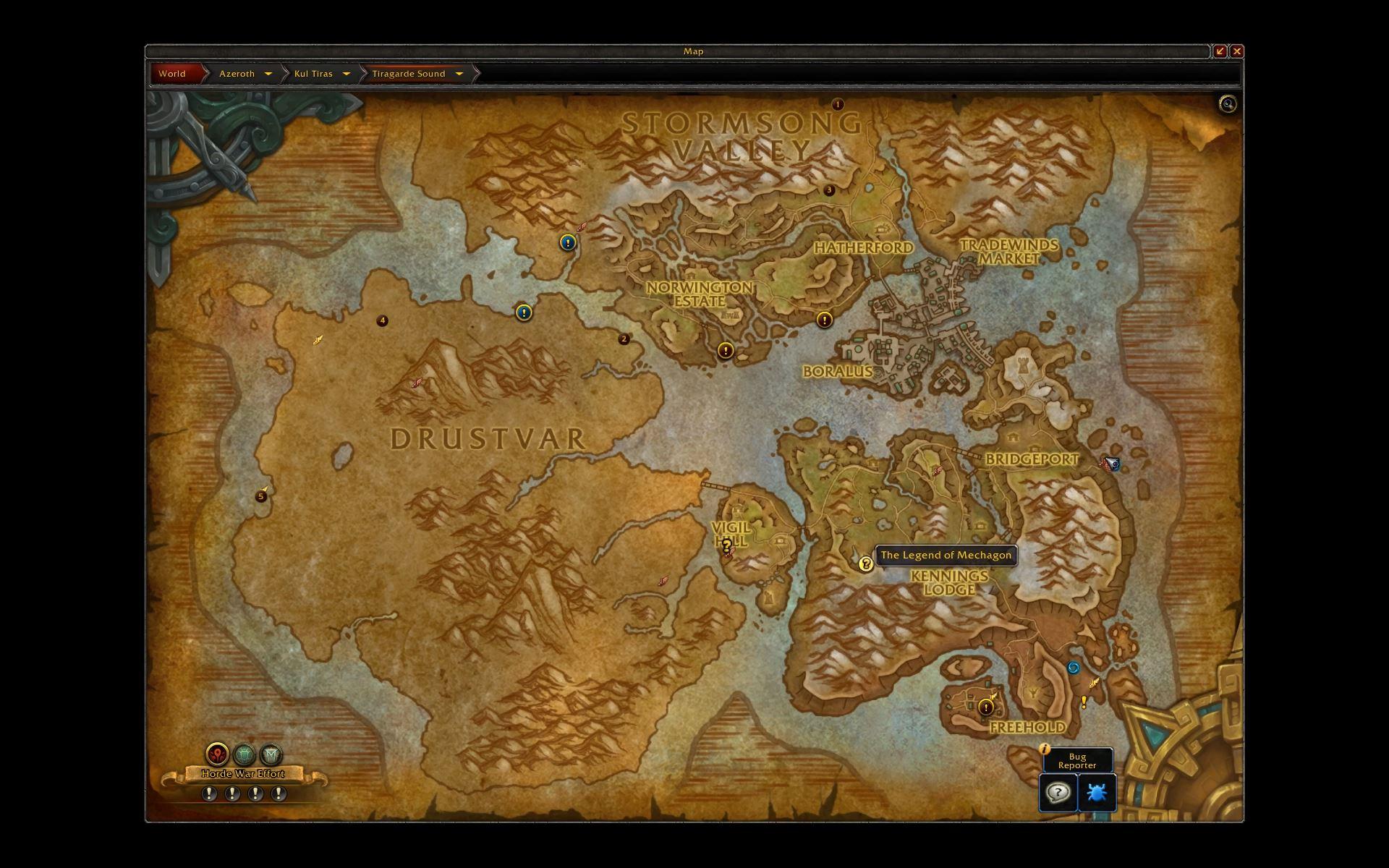Click quest marker number 2 on Drustvar coast
This screenshot has height=868, width=1389.
(624, 339)
